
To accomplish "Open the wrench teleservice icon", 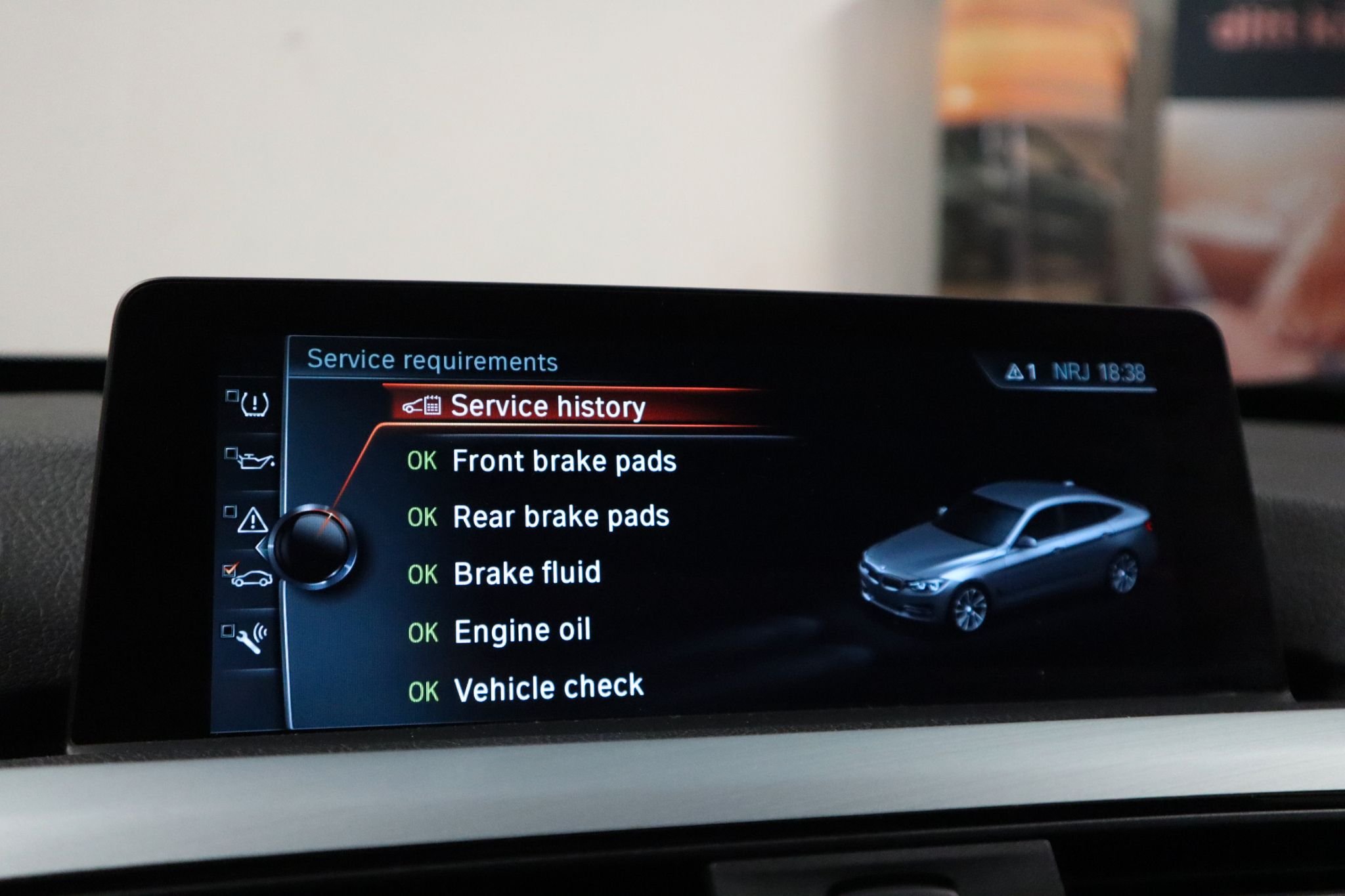I will (251, 637).
